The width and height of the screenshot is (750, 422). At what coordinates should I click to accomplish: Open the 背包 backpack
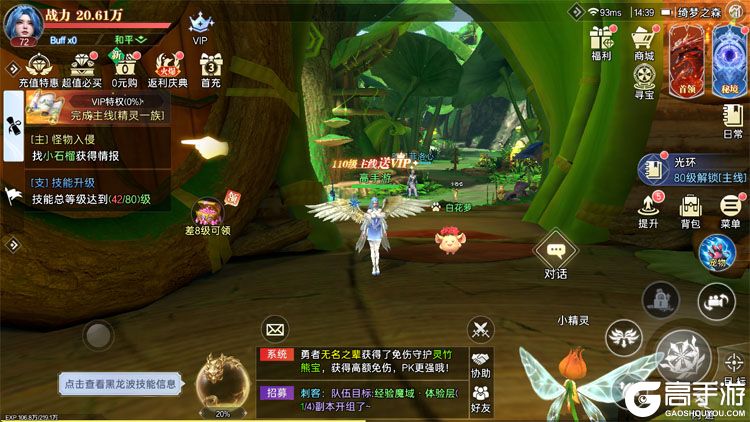pyautogui.click(x=690, y=208)
